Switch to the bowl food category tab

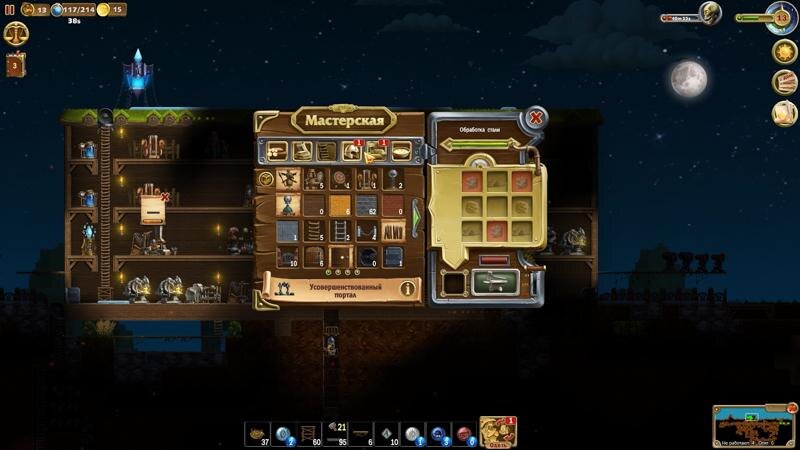coord(400,151)
